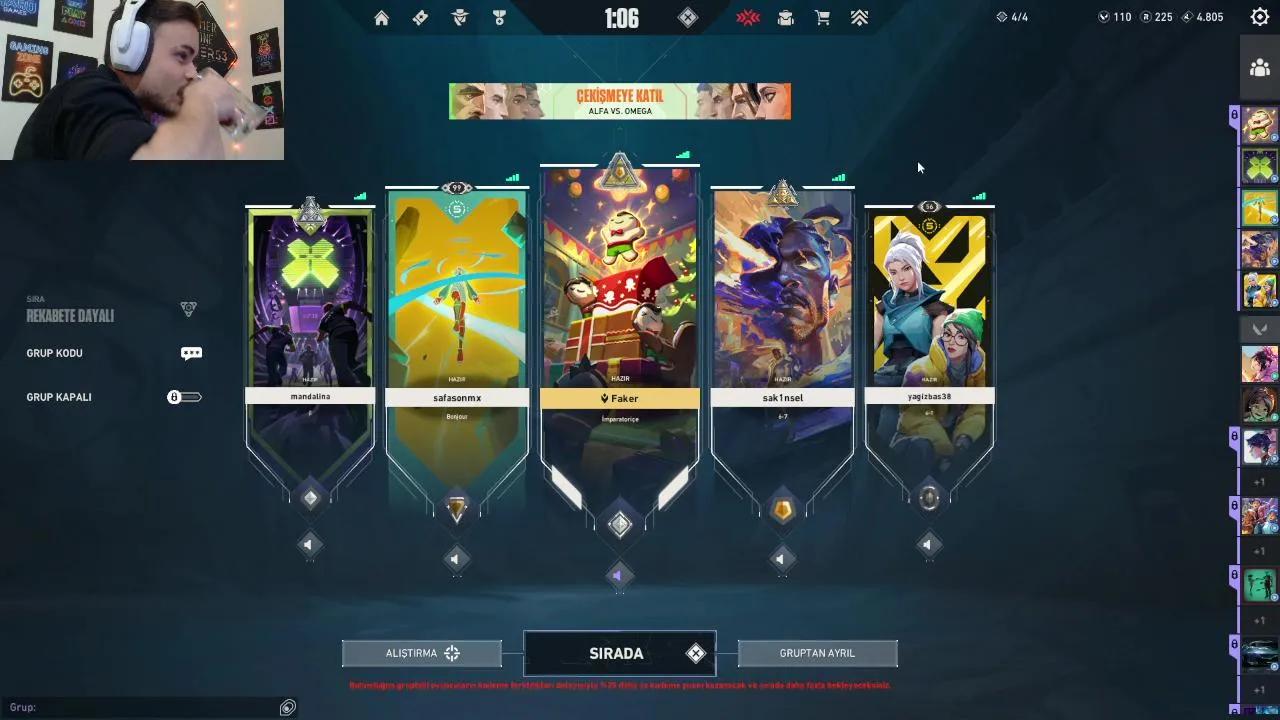This screenshot has width=1280, height=720.
Task: Select the REKABETE DAYALI queue mode
Action: point(70,316)
